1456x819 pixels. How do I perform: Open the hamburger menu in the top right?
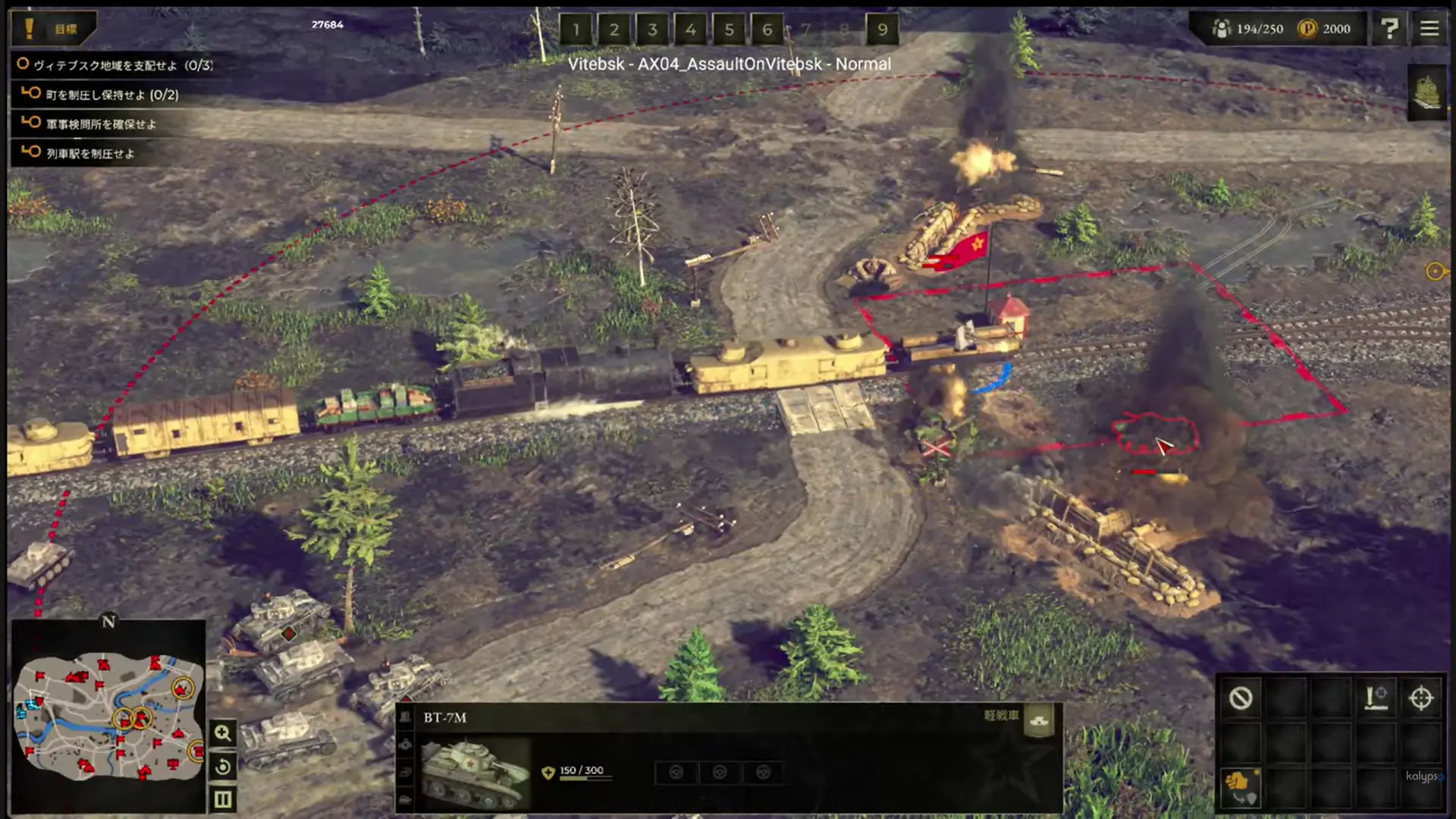[1429, 29]
